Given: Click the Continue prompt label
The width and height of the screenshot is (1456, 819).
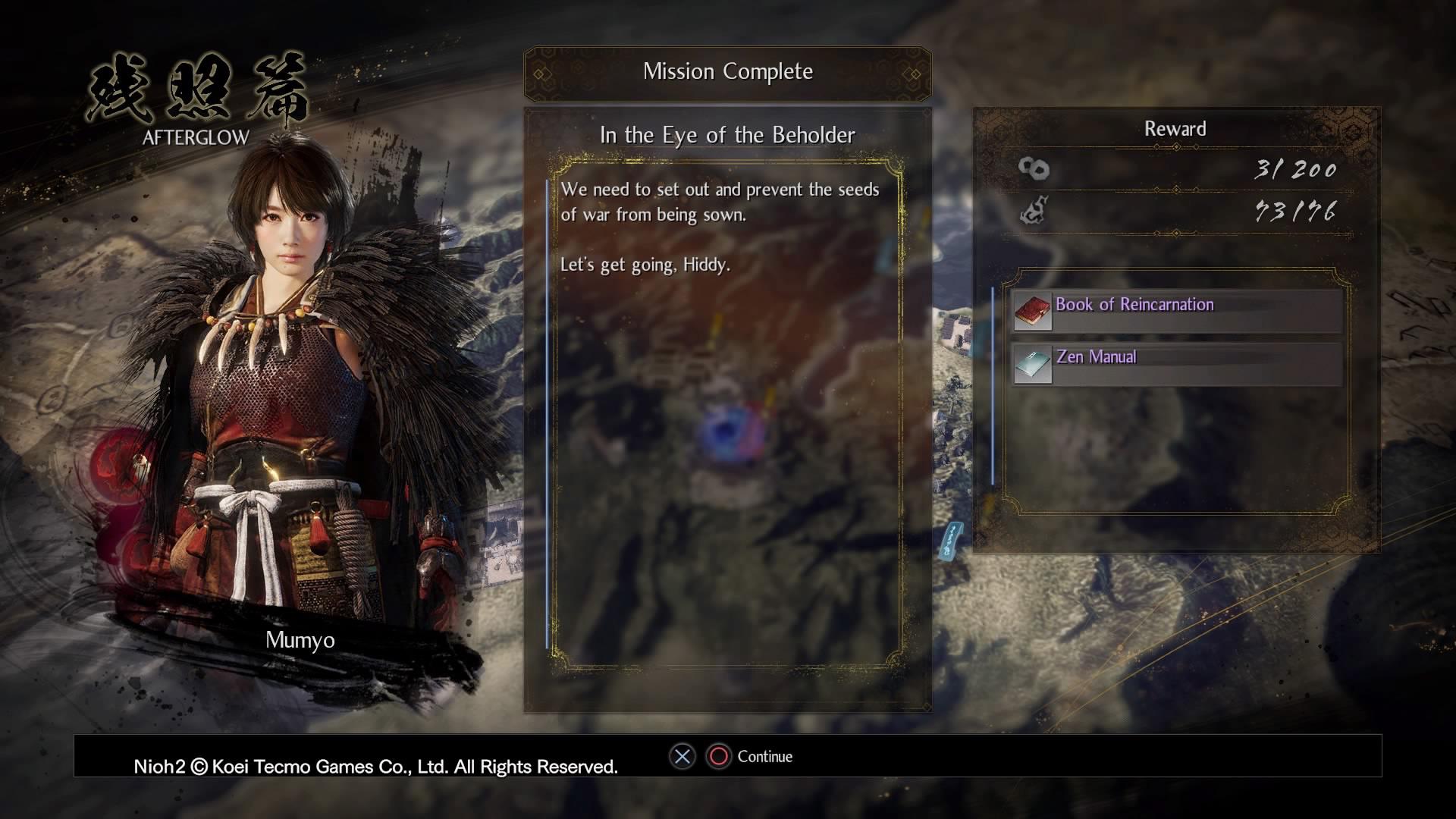Looking at the screenshot, I should click(x=764, y=757).
